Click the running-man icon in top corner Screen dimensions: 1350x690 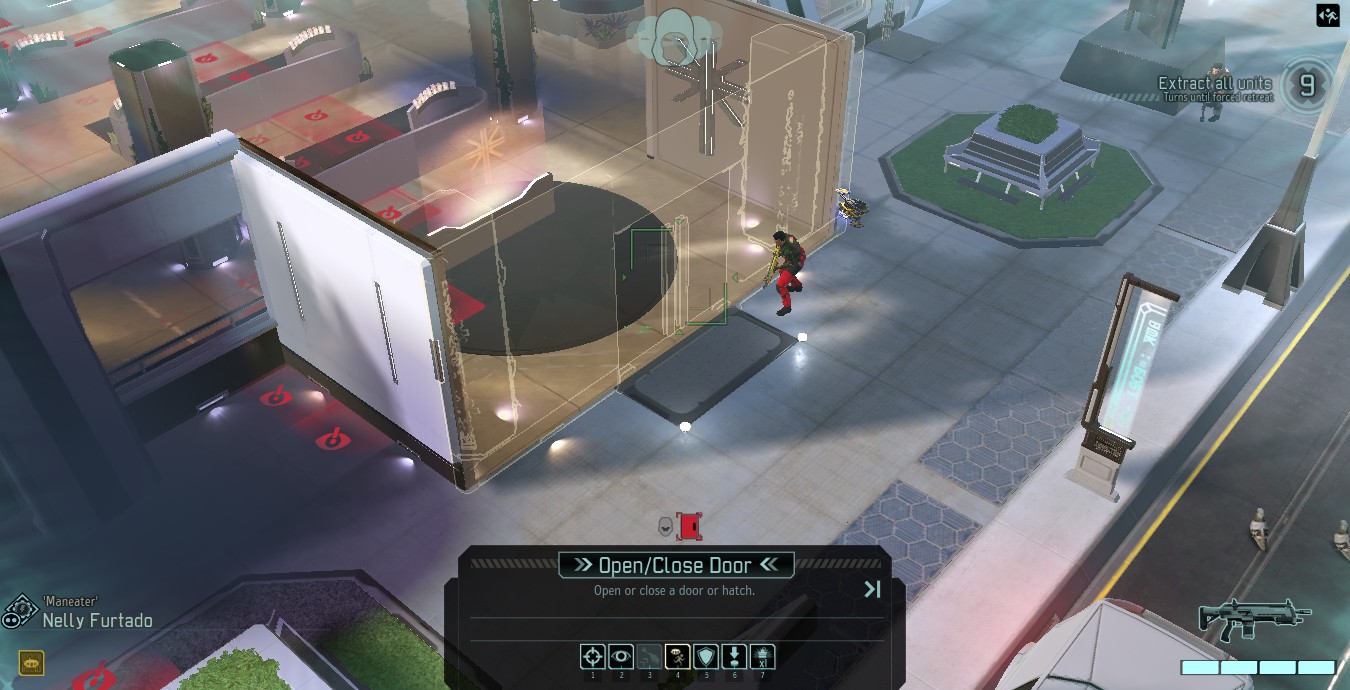(x=1327, y=15)
